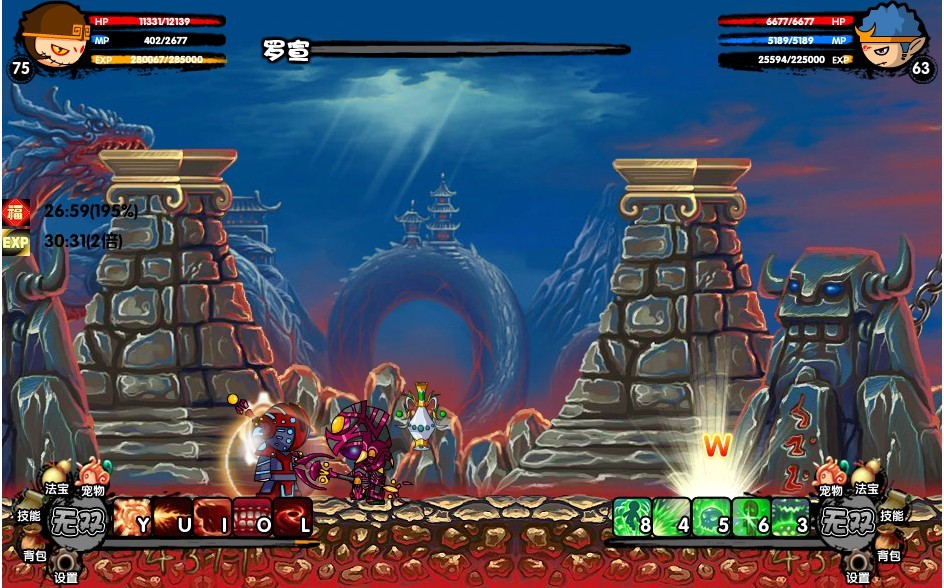Use the red vortex skill labeled L
The height and width of the screenshot is (588, 944).
(x=292, y=518)
